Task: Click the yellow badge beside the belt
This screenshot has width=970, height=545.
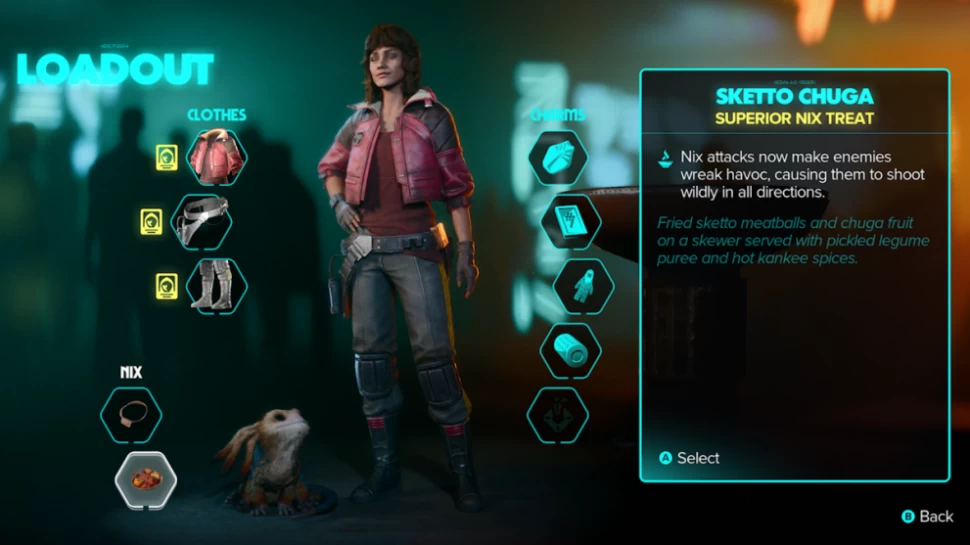Action: tap(151, 222)
